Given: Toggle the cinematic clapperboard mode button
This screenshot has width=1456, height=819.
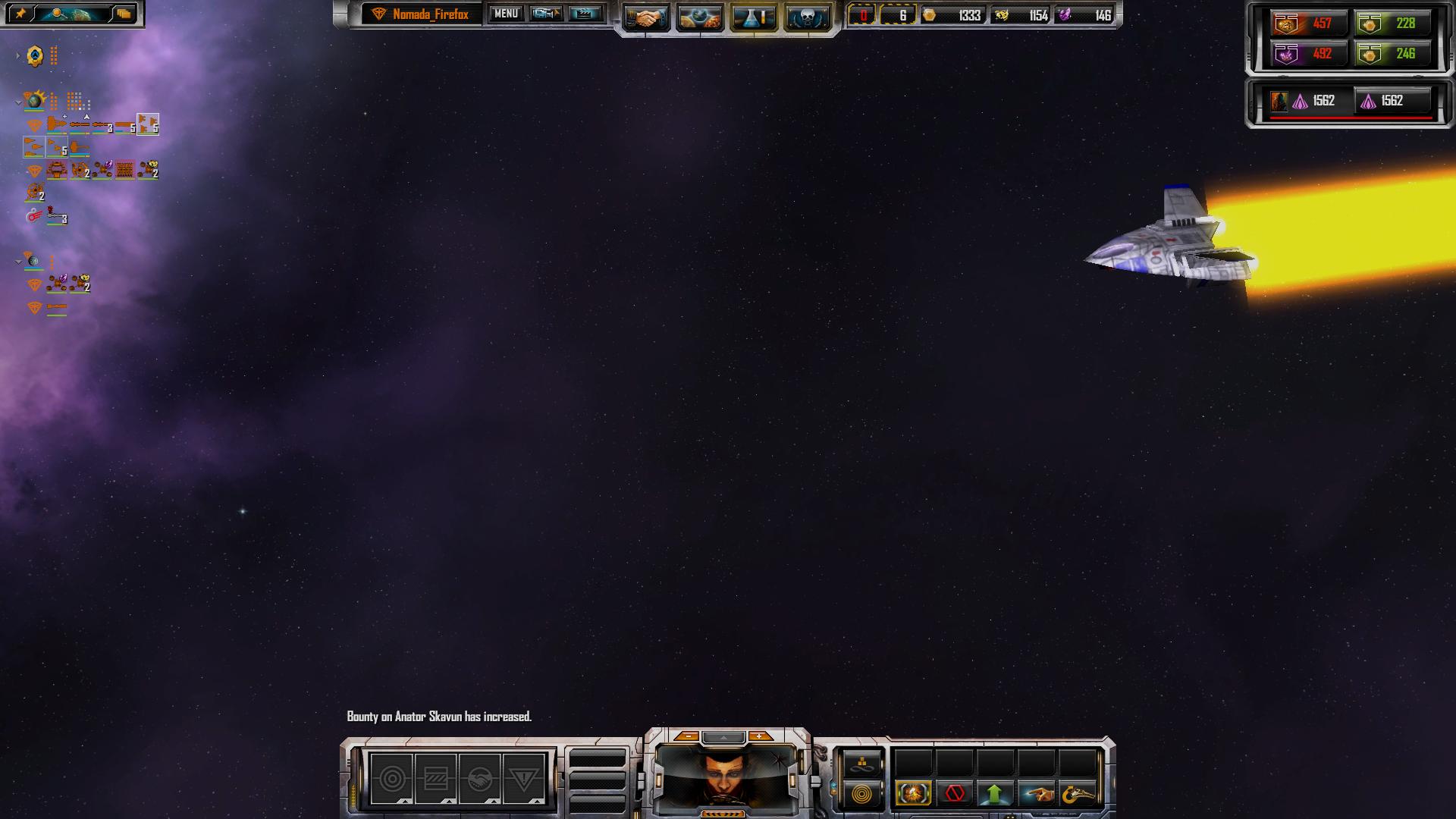Looking at the screenshot, I should pos(585,14).
